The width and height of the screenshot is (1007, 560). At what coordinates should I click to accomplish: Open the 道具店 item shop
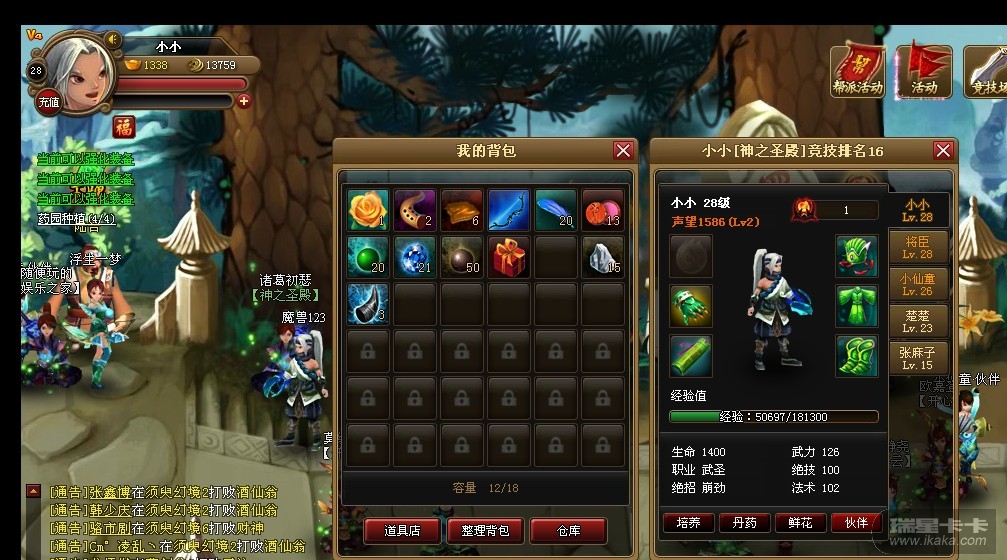click(402, 530)
